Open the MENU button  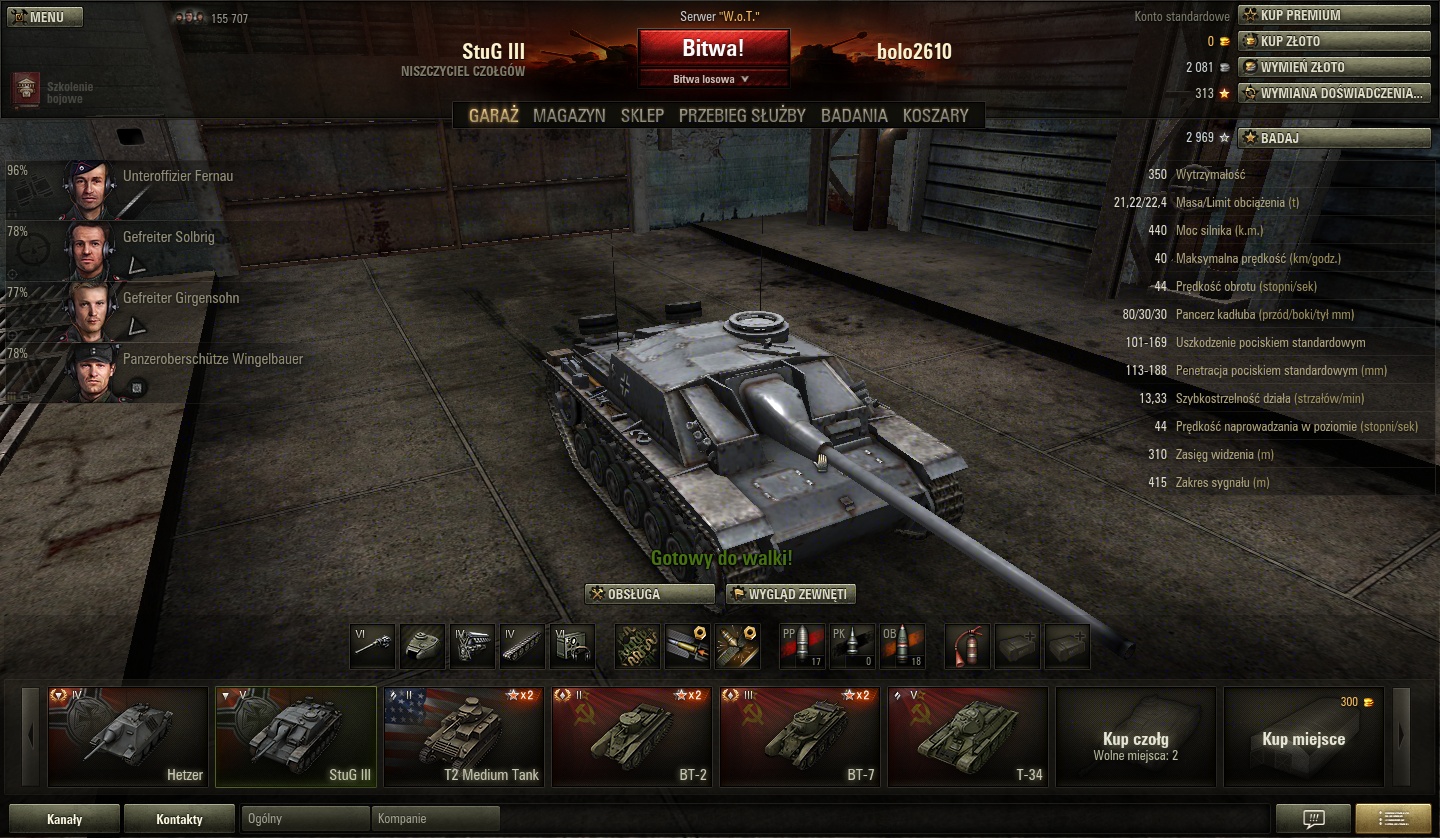[46, 17]
